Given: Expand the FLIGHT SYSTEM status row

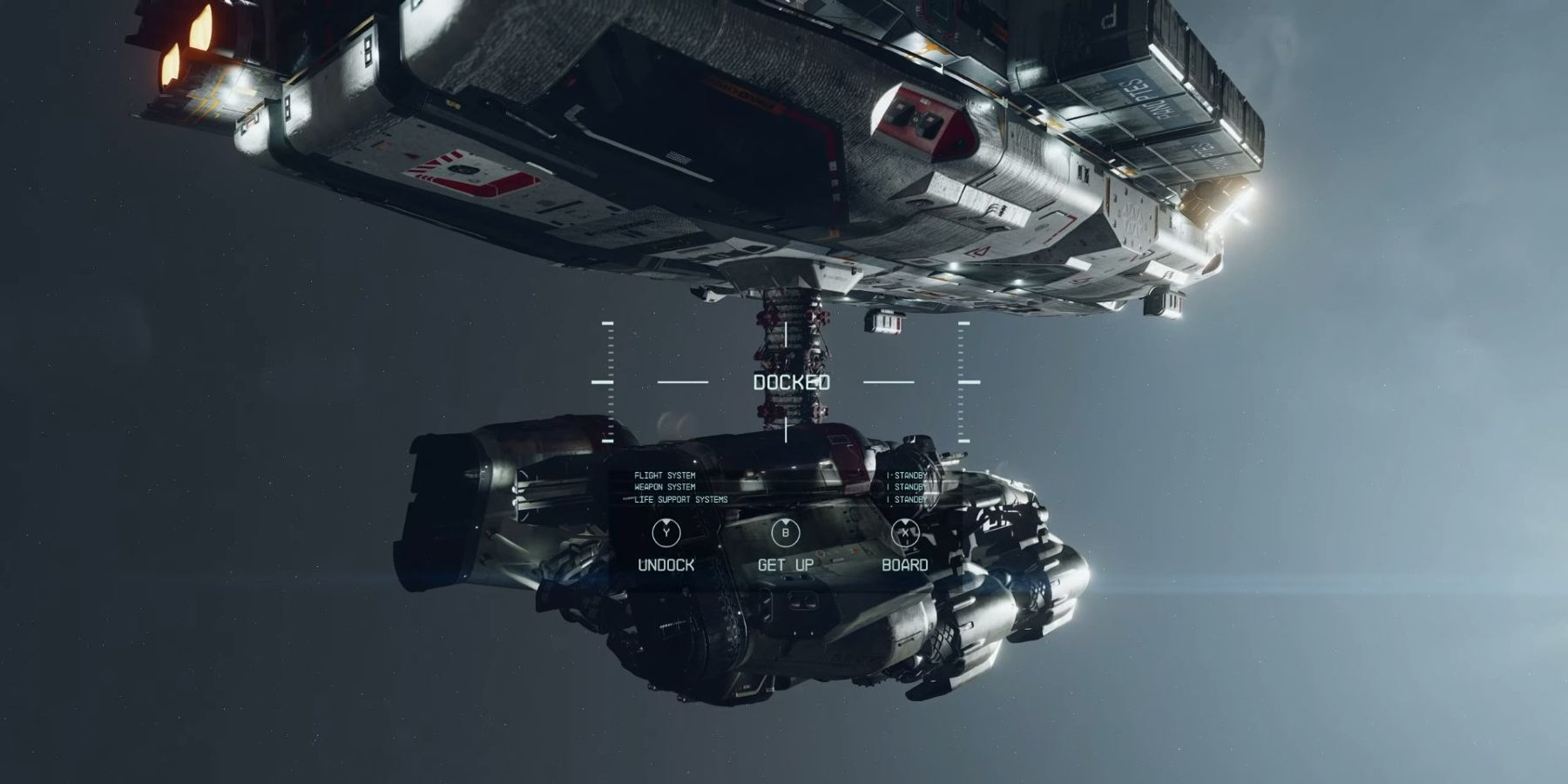Looking at the screenshot, I should [x=665, y=474].
